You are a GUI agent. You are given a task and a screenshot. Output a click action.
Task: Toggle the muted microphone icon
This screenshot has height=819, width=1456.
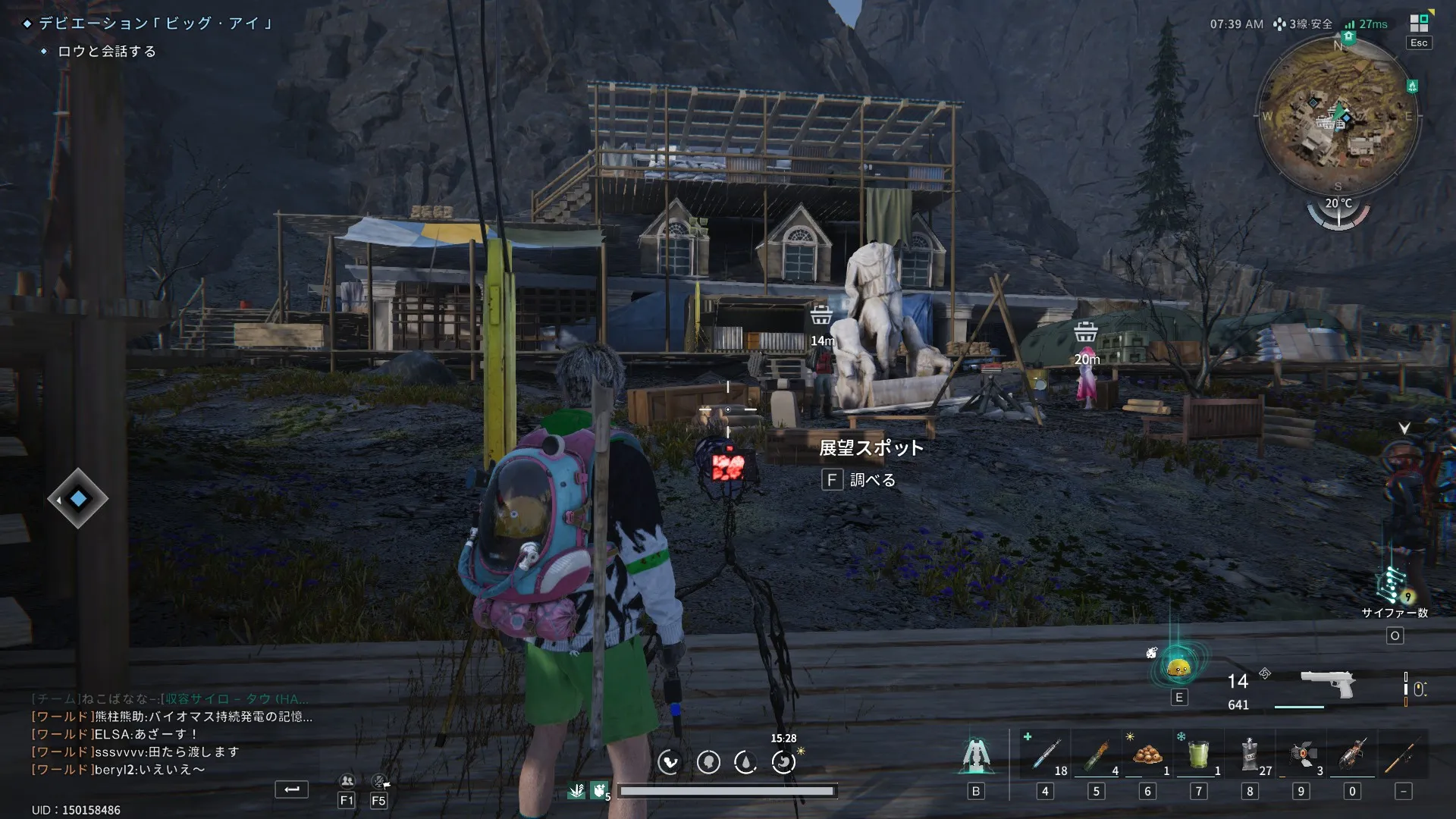click(x=379, y=781)
